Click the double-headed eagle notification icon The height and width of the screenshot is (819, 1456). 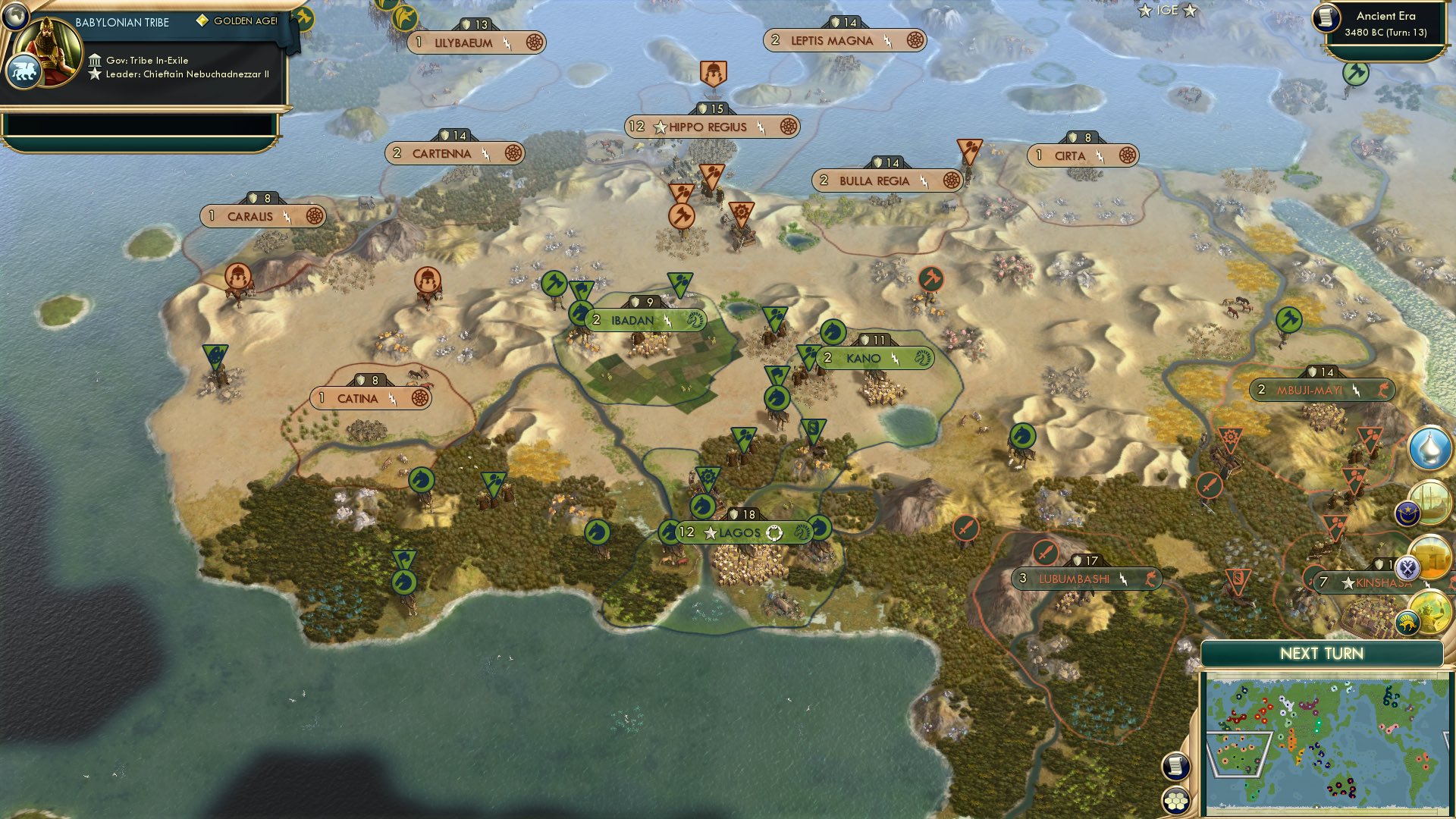pos(1408,566)
